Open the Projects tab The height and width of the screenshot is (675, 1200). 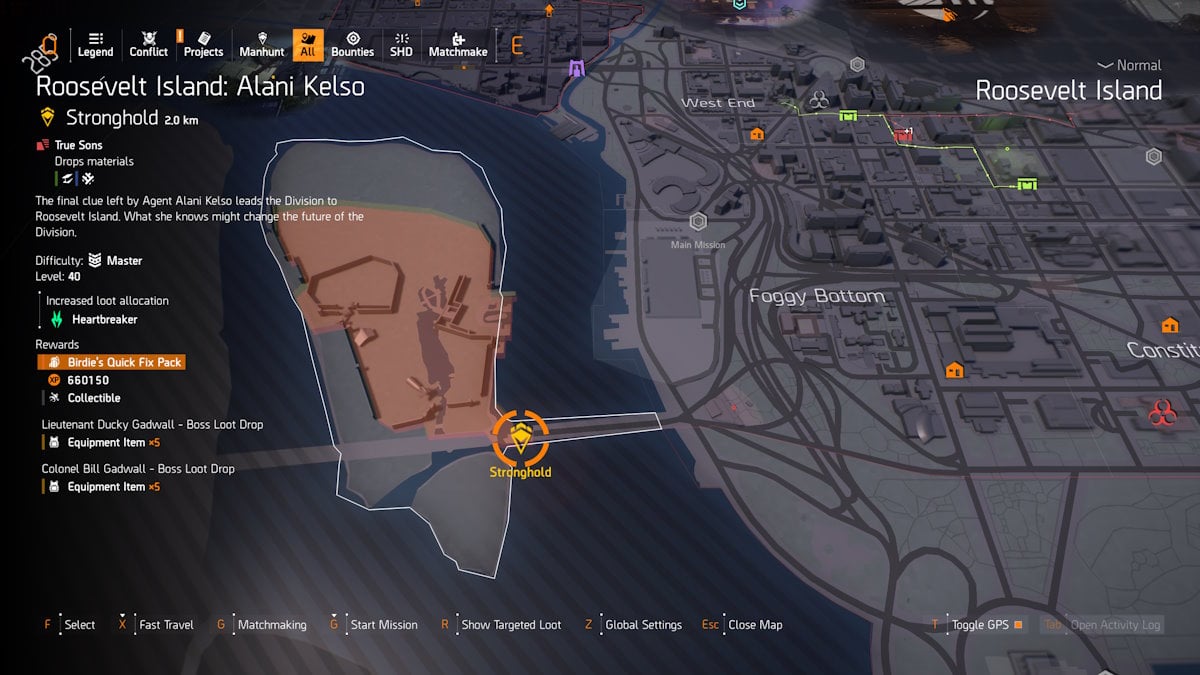(x=203, y=44)
